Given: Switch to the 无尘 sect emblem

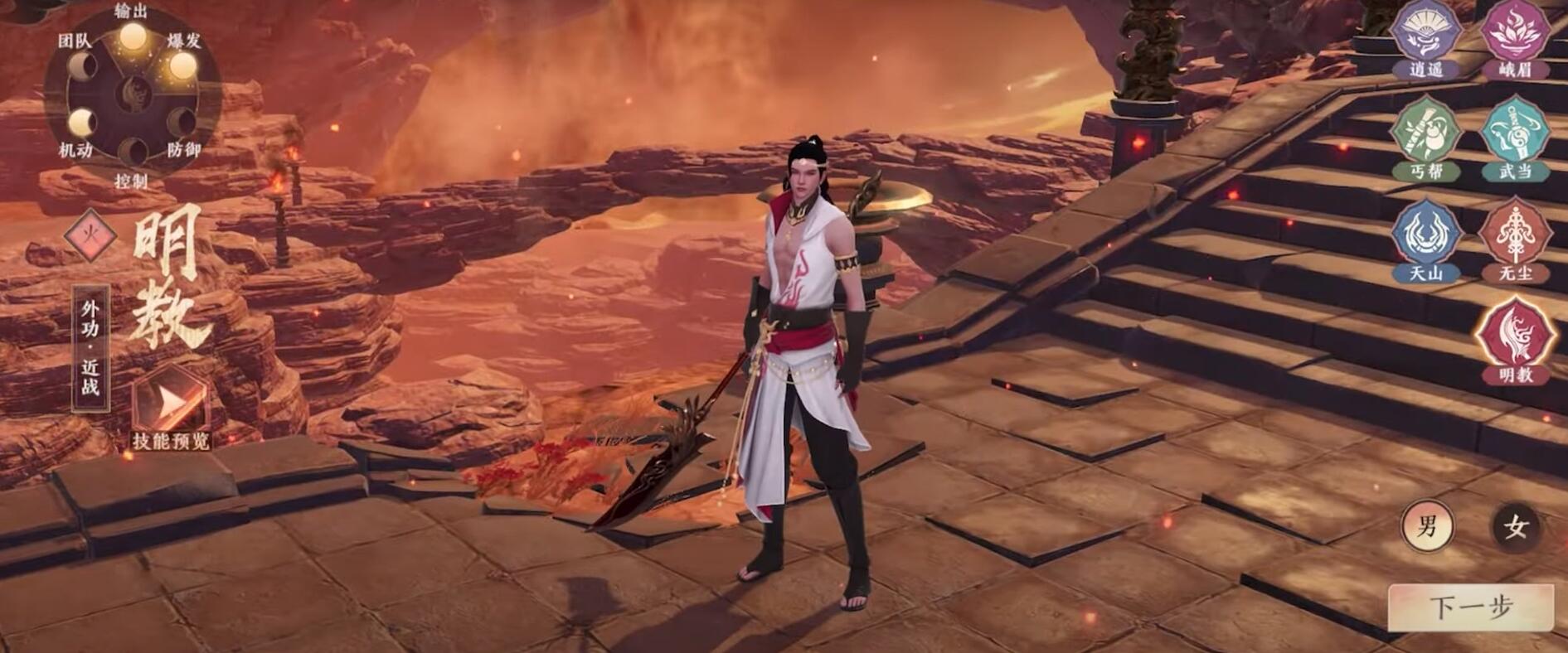Looking at the screenshot, I should (x=1517, y=236).
